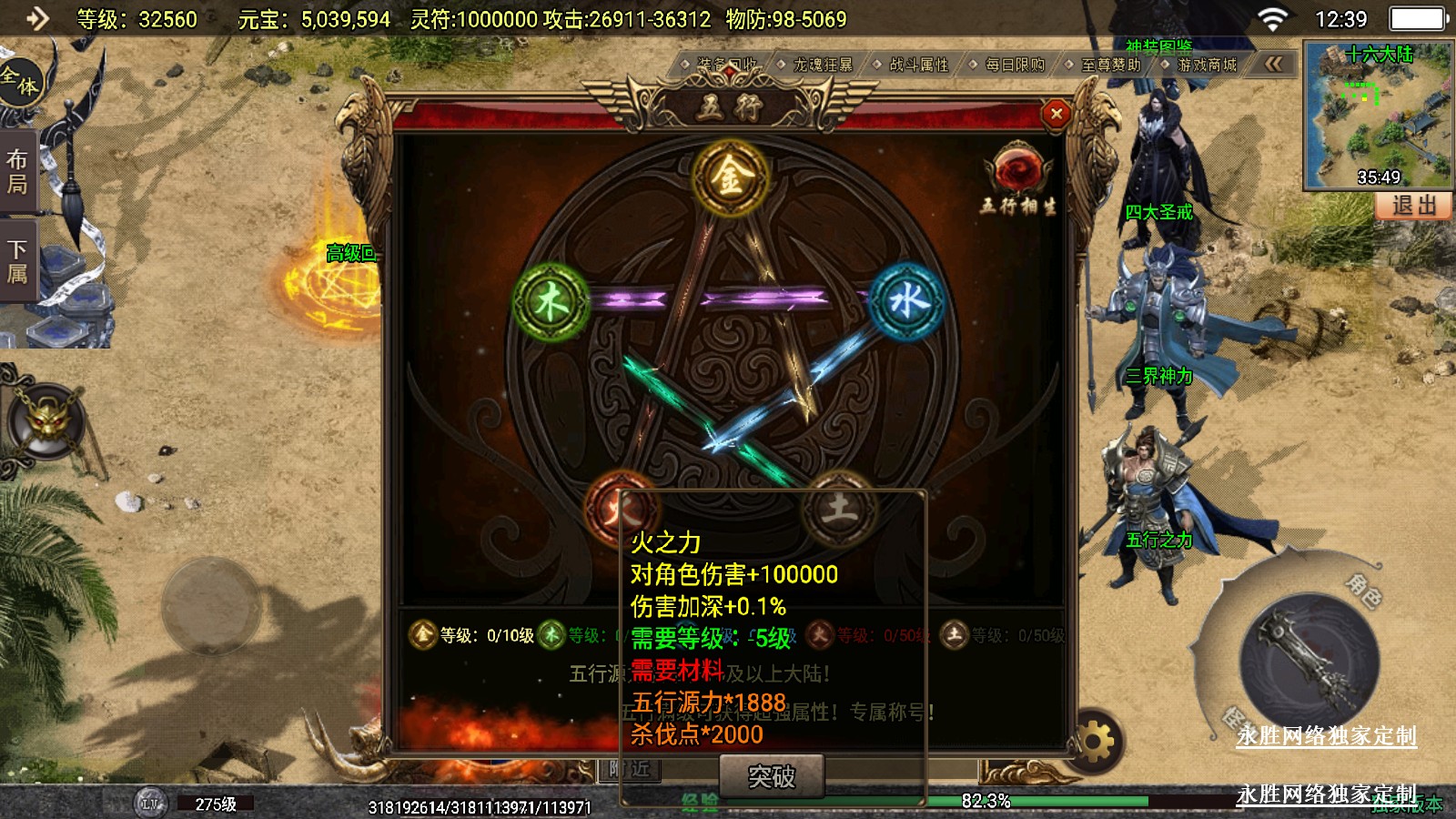The image size is (1456, 819).
Task: Open the 十六大陆 minimap
Action: coord(1378,114)
